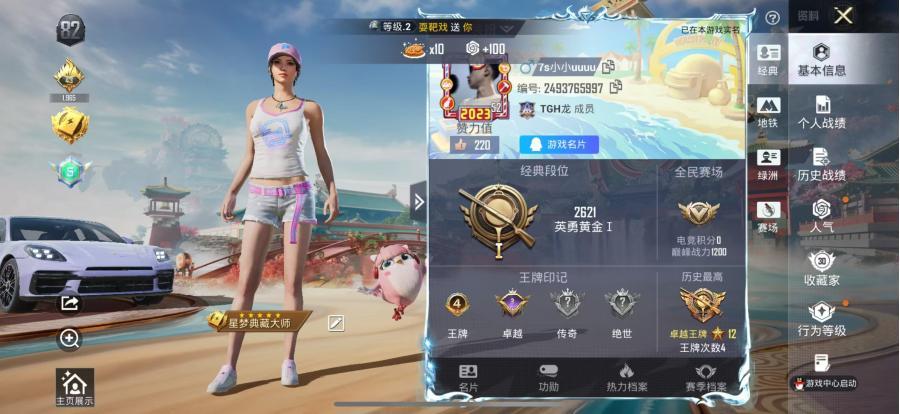Copy the player ID number 2493765997
Image resolution: width=900 pixels, height=414 pixels.
(616, 88)
